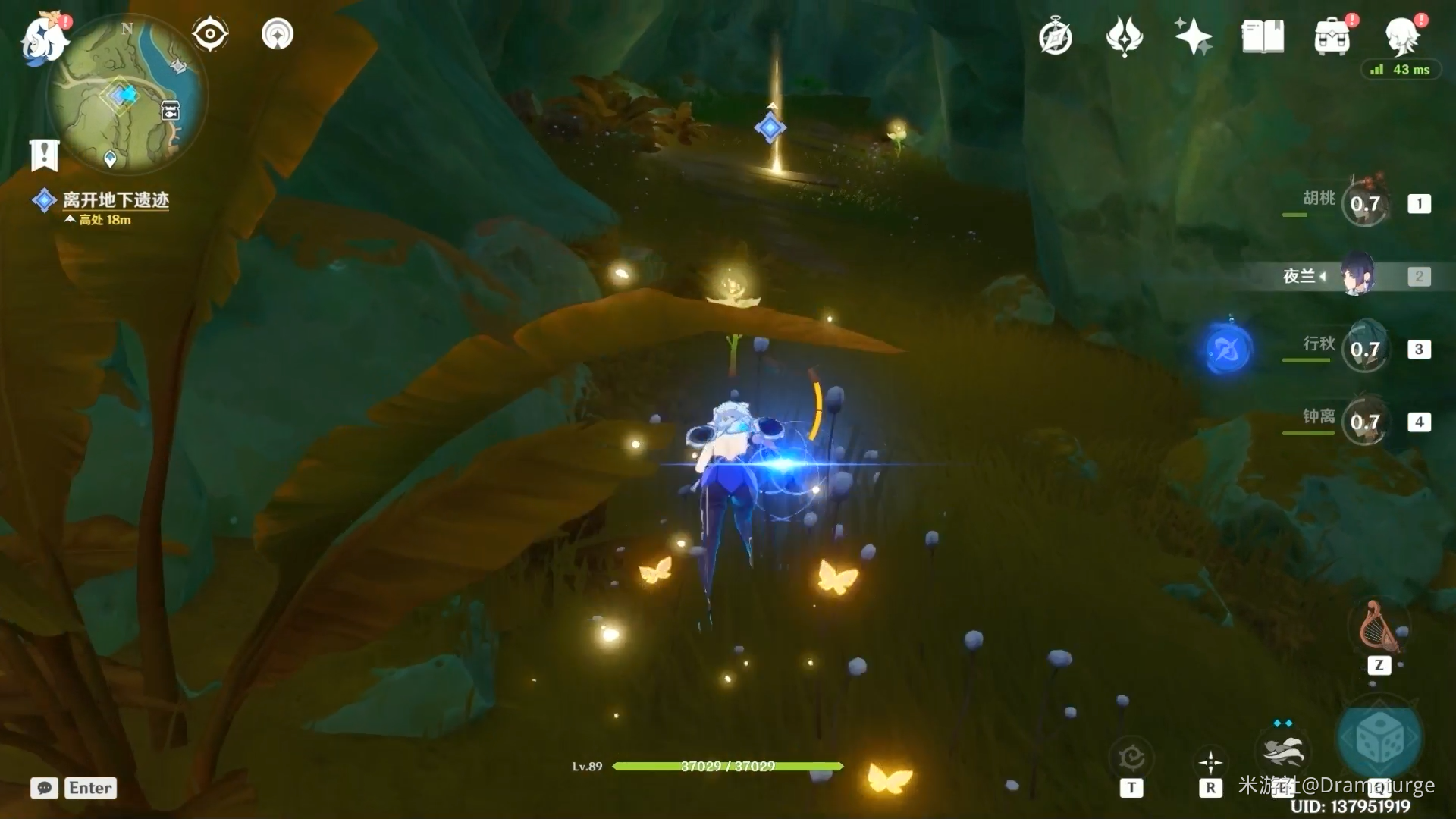Open the compass events icon

click(1055, 37)
